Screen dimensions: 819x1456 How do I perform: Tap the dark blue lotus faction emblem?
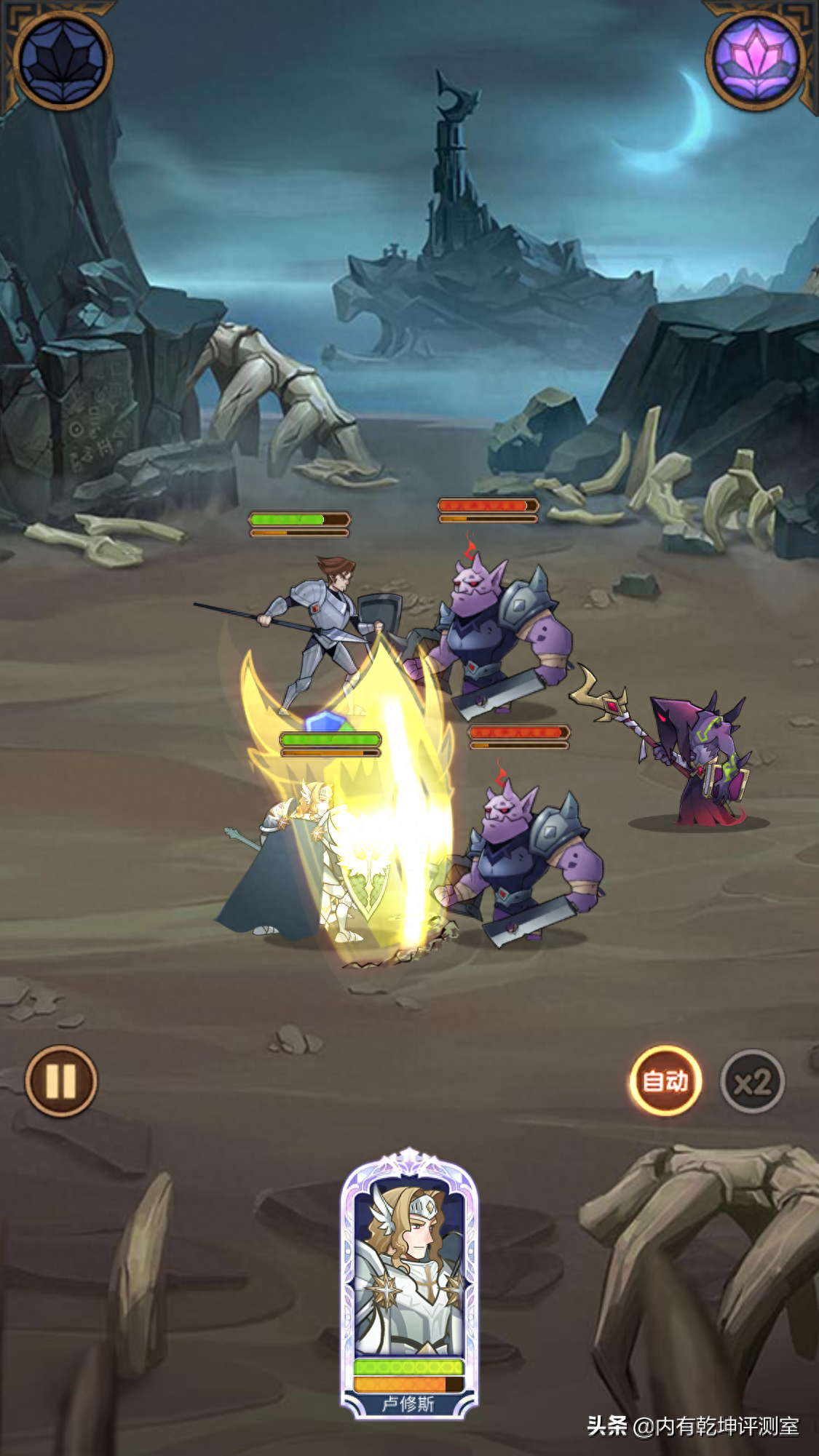[x=63, y=60]
